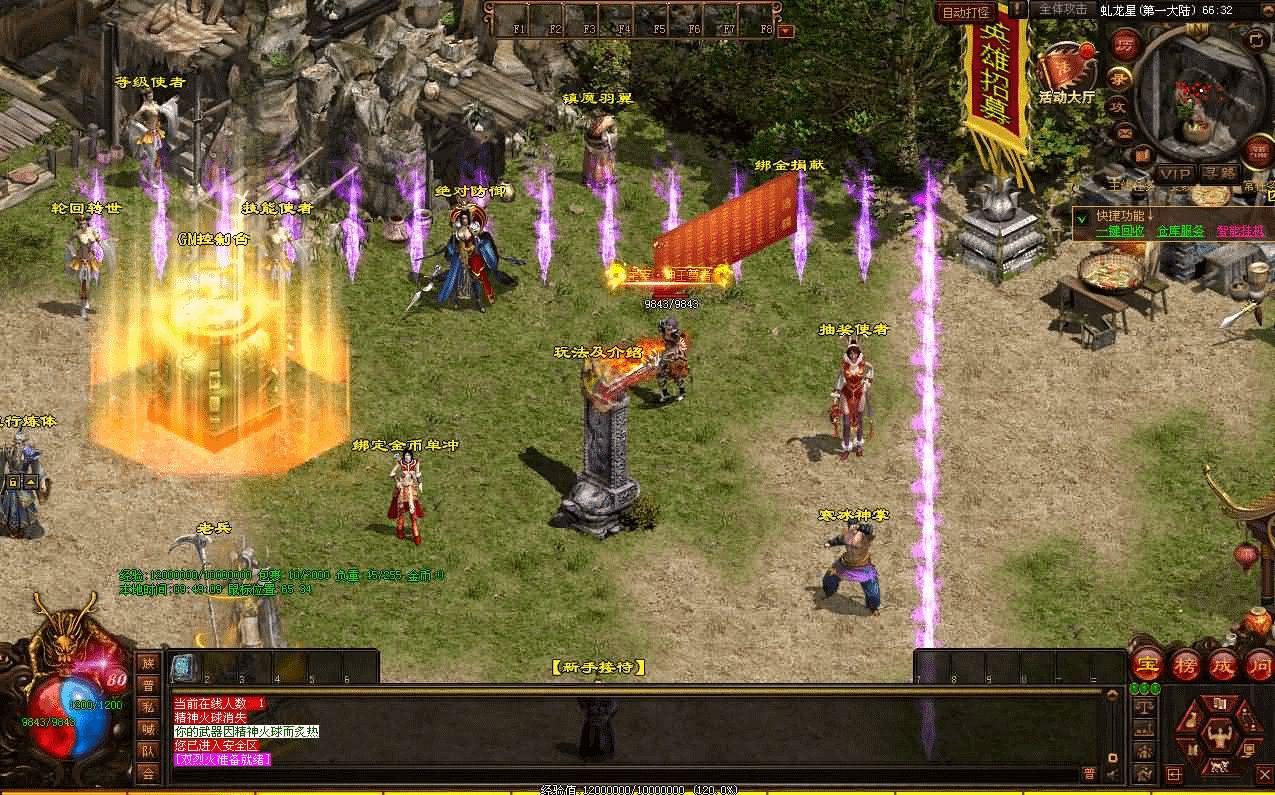Open the 成 achievements button

(1222, 664)
